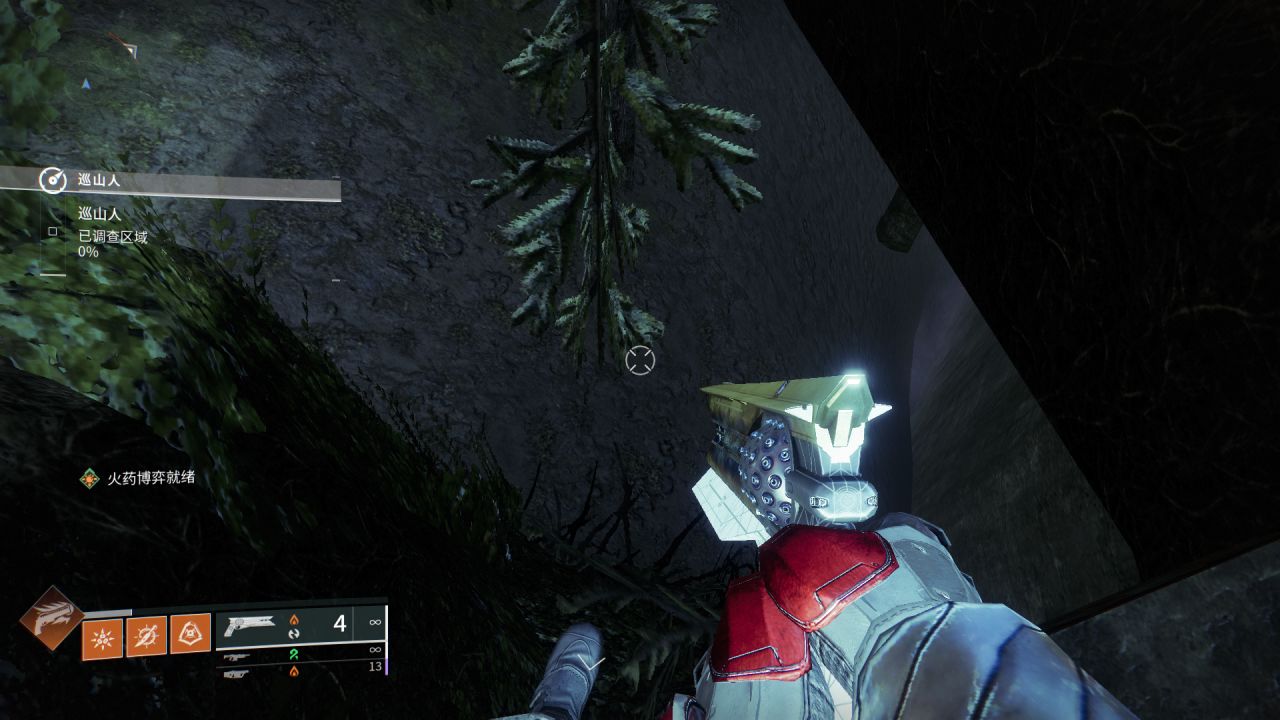Use the hooded class ability icon

pyautogui.click(x=190, y=635)
